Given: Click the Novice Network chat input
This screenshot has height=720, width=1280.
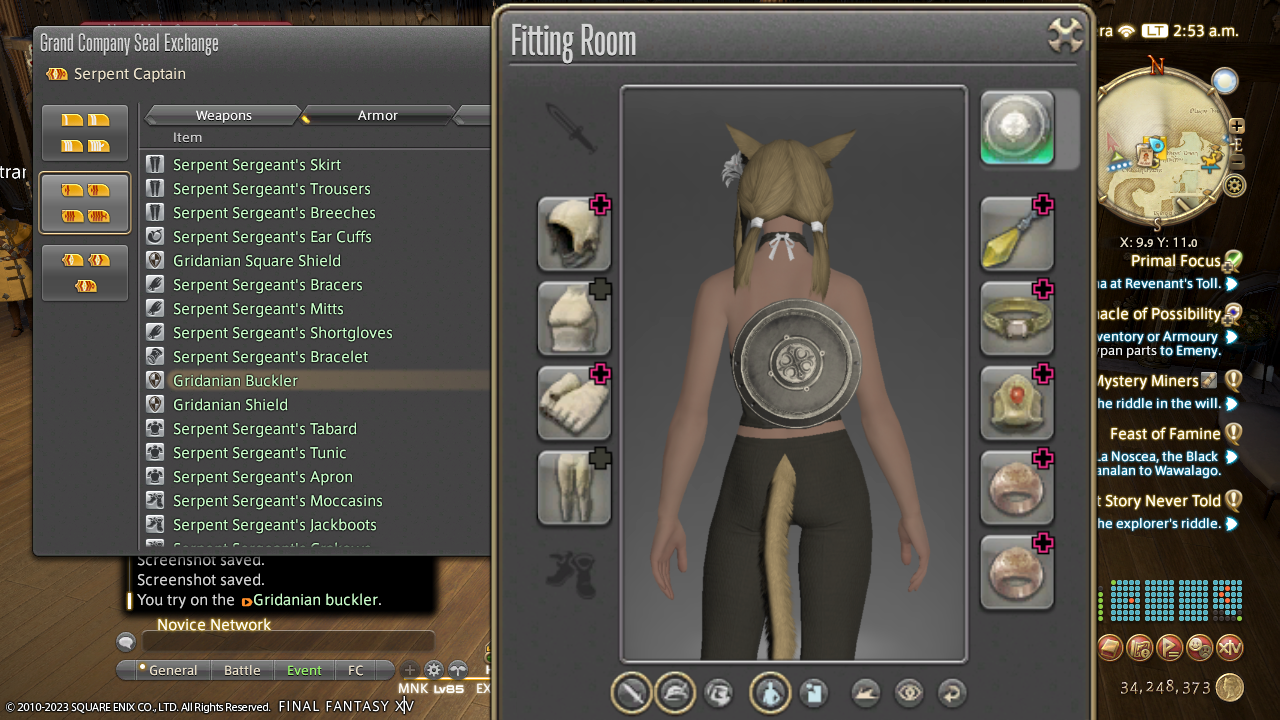Looking at the screenshot, I should [290, 643].
